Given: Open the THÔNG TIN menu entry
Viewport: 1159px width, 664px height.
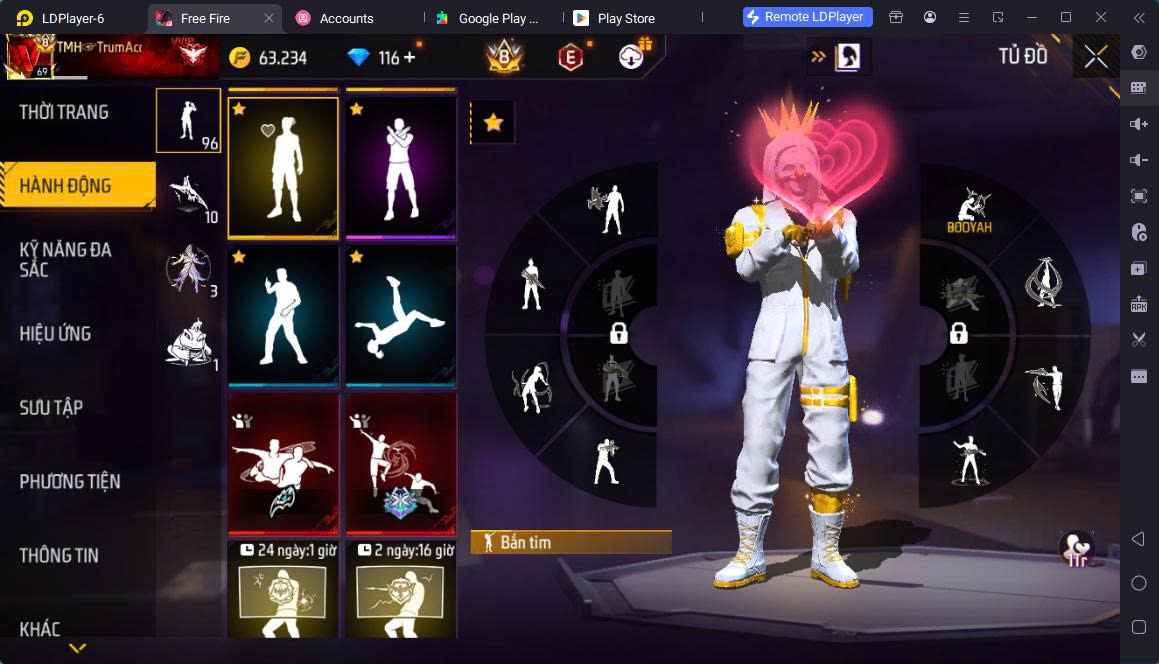Looking at the screenshot, I should coord(59,556).
